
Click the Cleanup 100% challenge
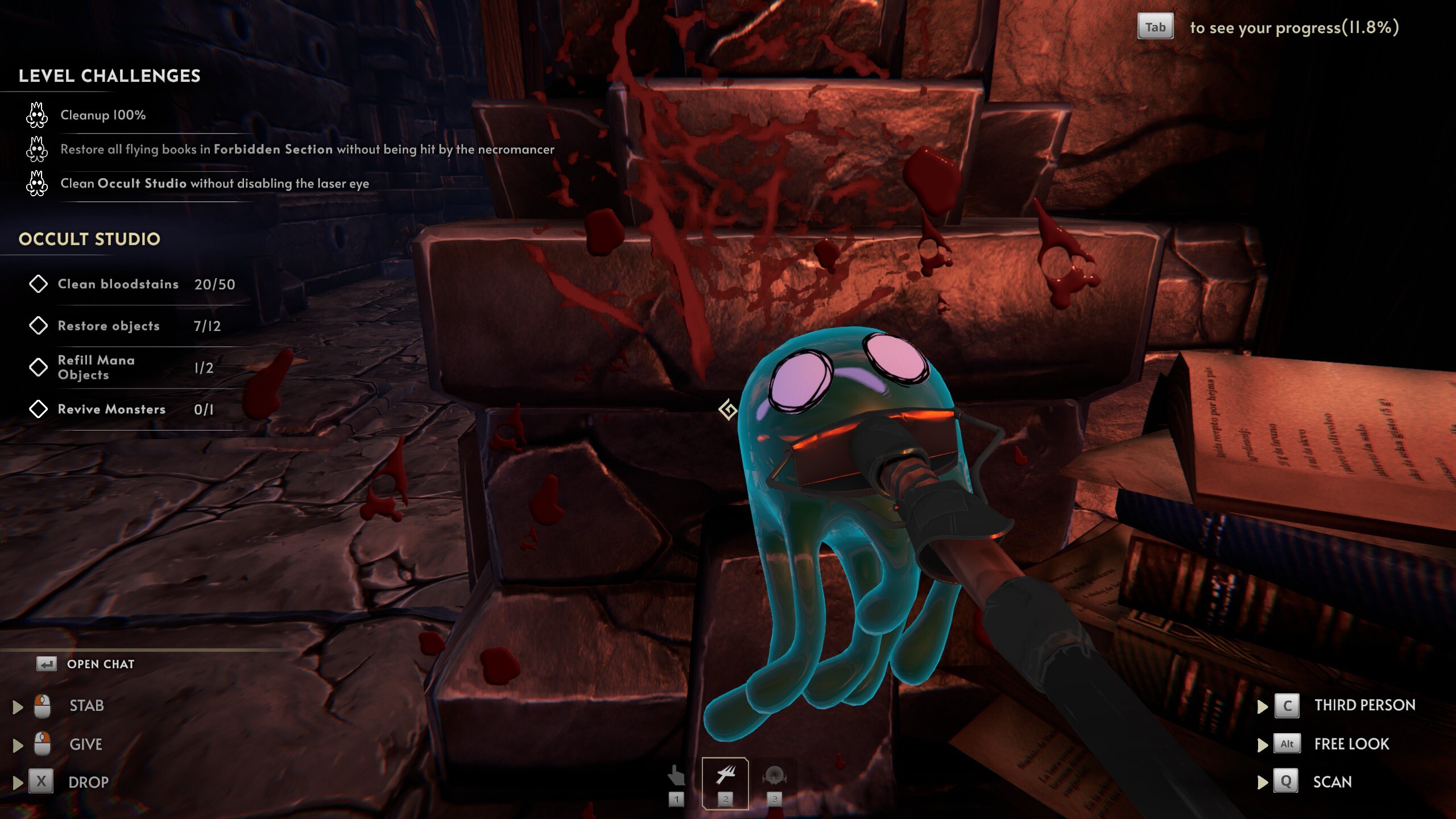click(103, 115)
